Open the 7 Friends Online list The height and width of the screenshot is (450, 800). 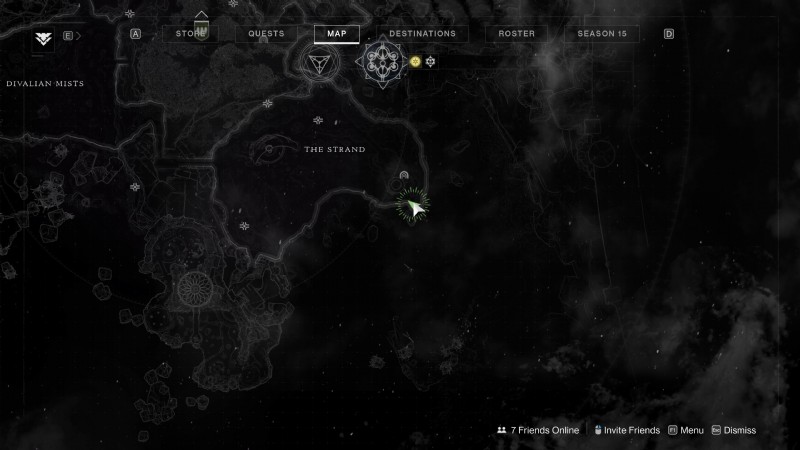pyautogui.click(x=537, y=430)
